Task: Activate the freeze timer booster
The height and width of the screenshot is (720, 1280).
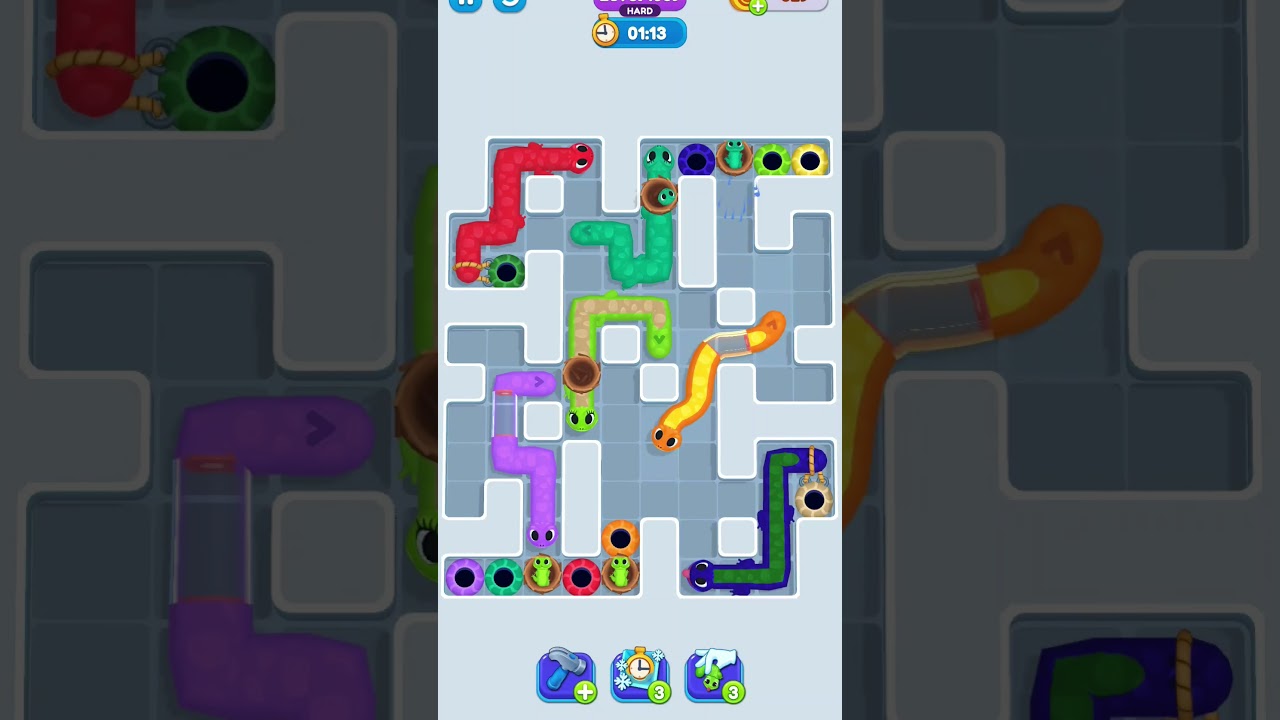Action: (640, 676)
